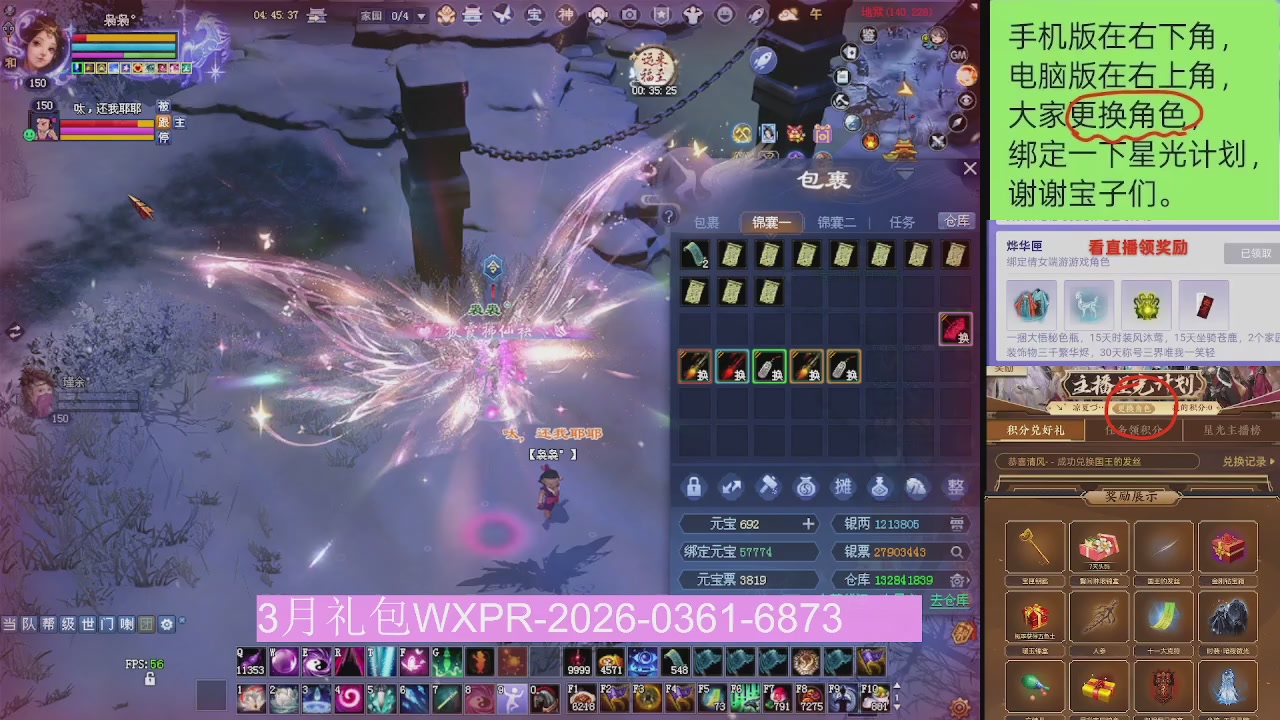Open the 家园 0/4 dropdown arrow
Viewport: 1280px width, 720px height.
[x=421, y=16]
